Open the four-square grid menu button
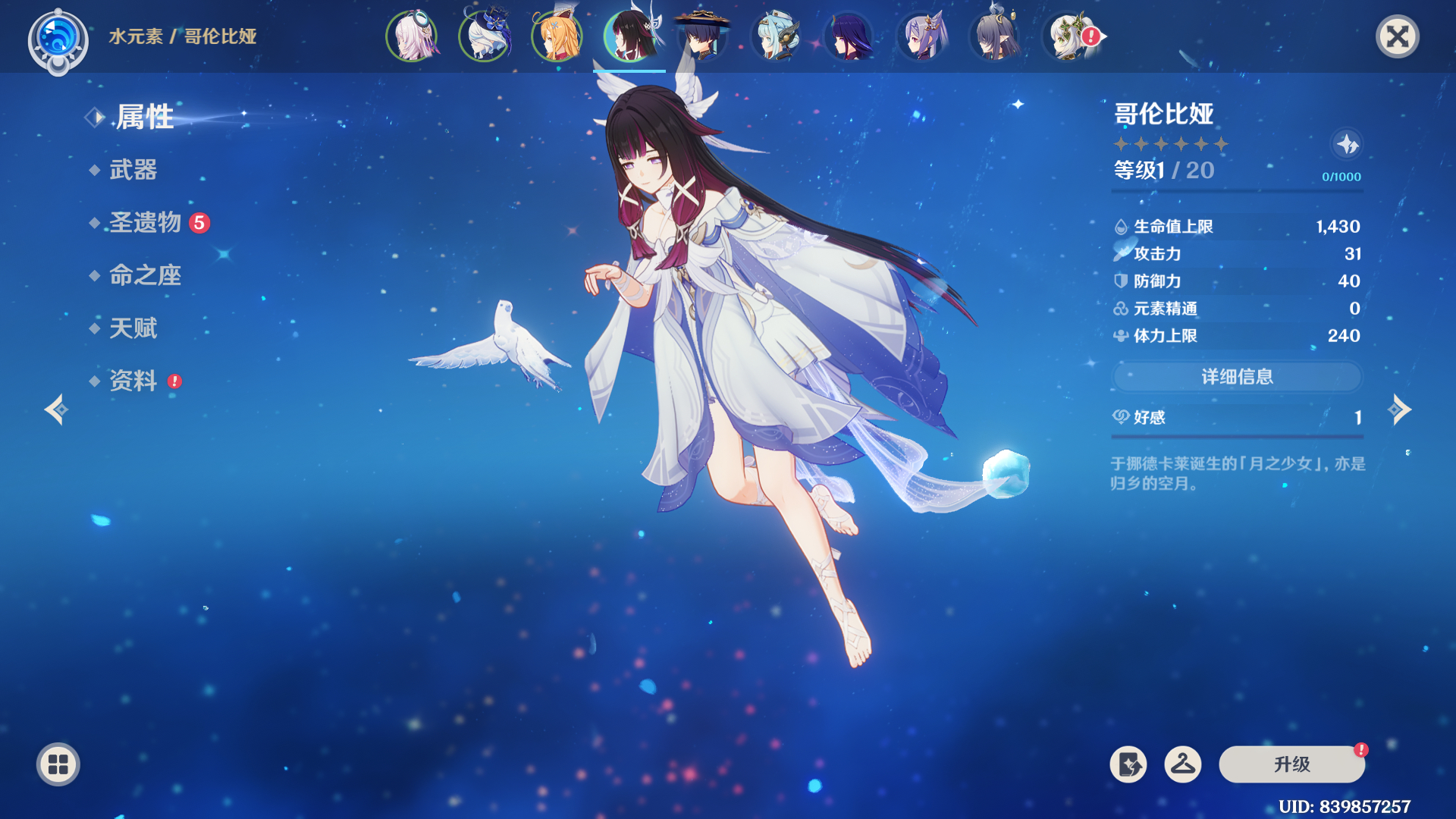This screenshot has height=819, width=1456. (x=58, y=764)
